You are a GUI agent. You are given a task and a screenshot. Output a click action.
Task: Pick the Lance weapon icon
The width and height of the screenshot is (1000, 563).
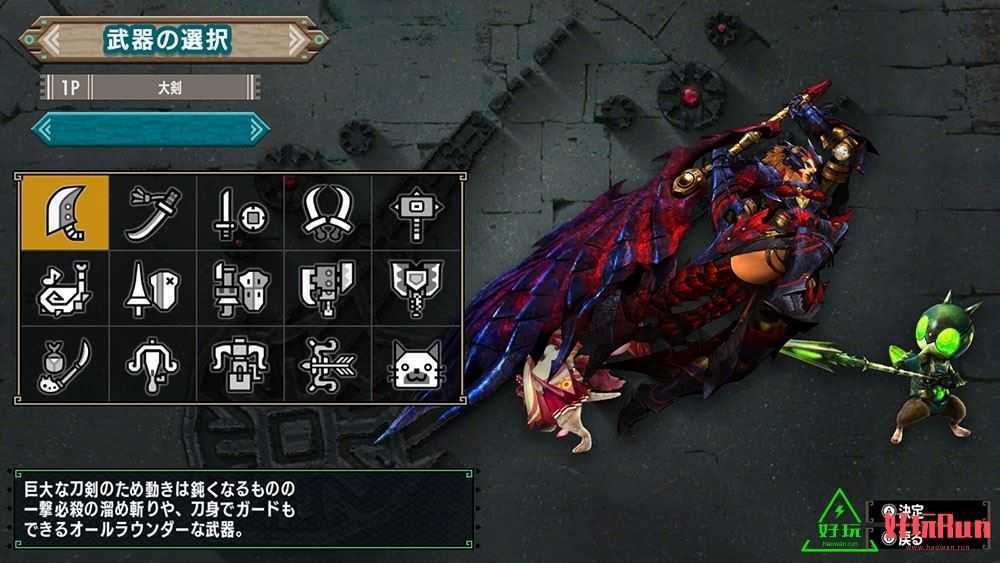[x=150, y=287]
